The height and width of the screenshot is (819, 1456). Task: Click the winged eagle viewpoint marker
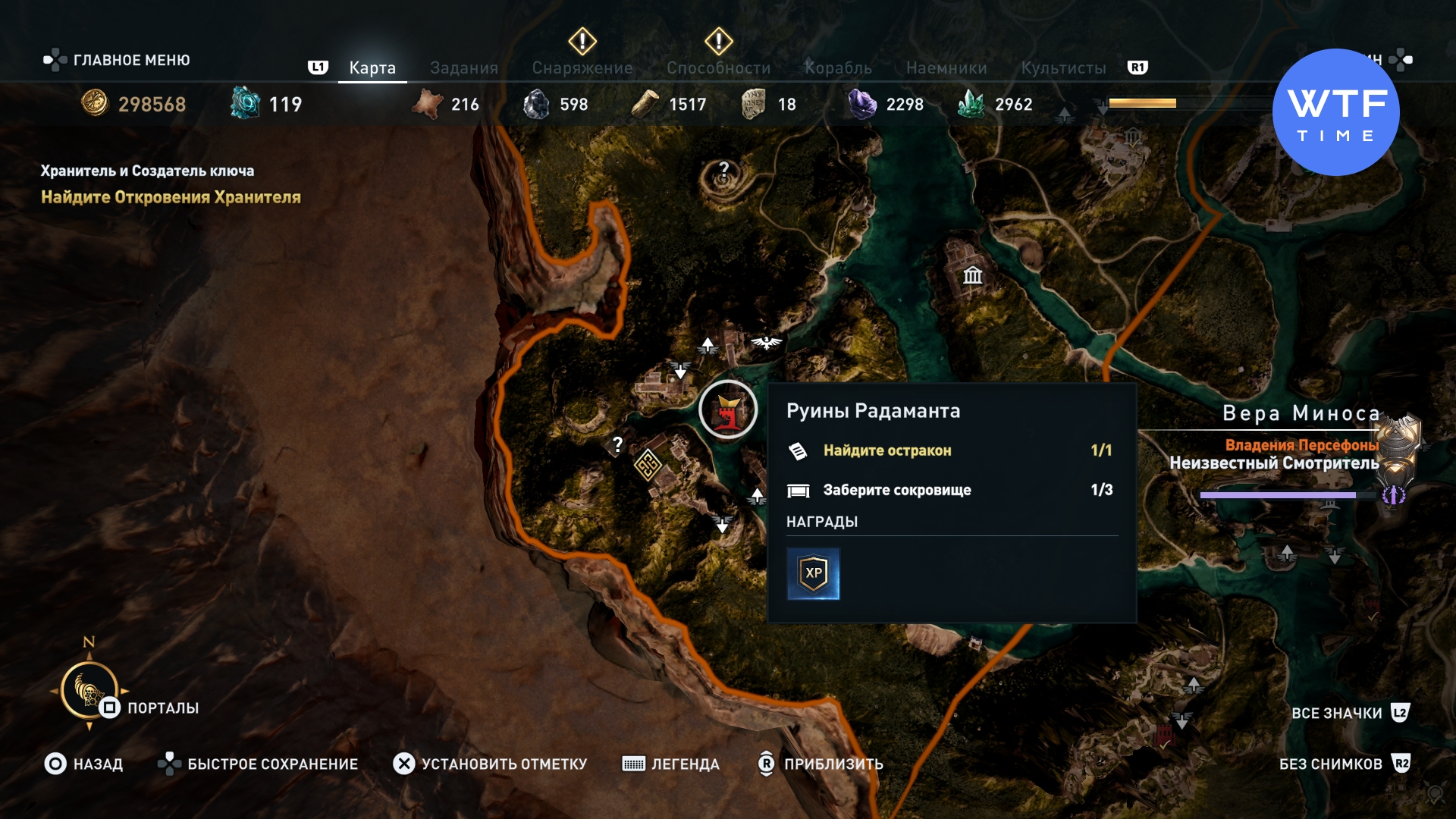(766, 343)
